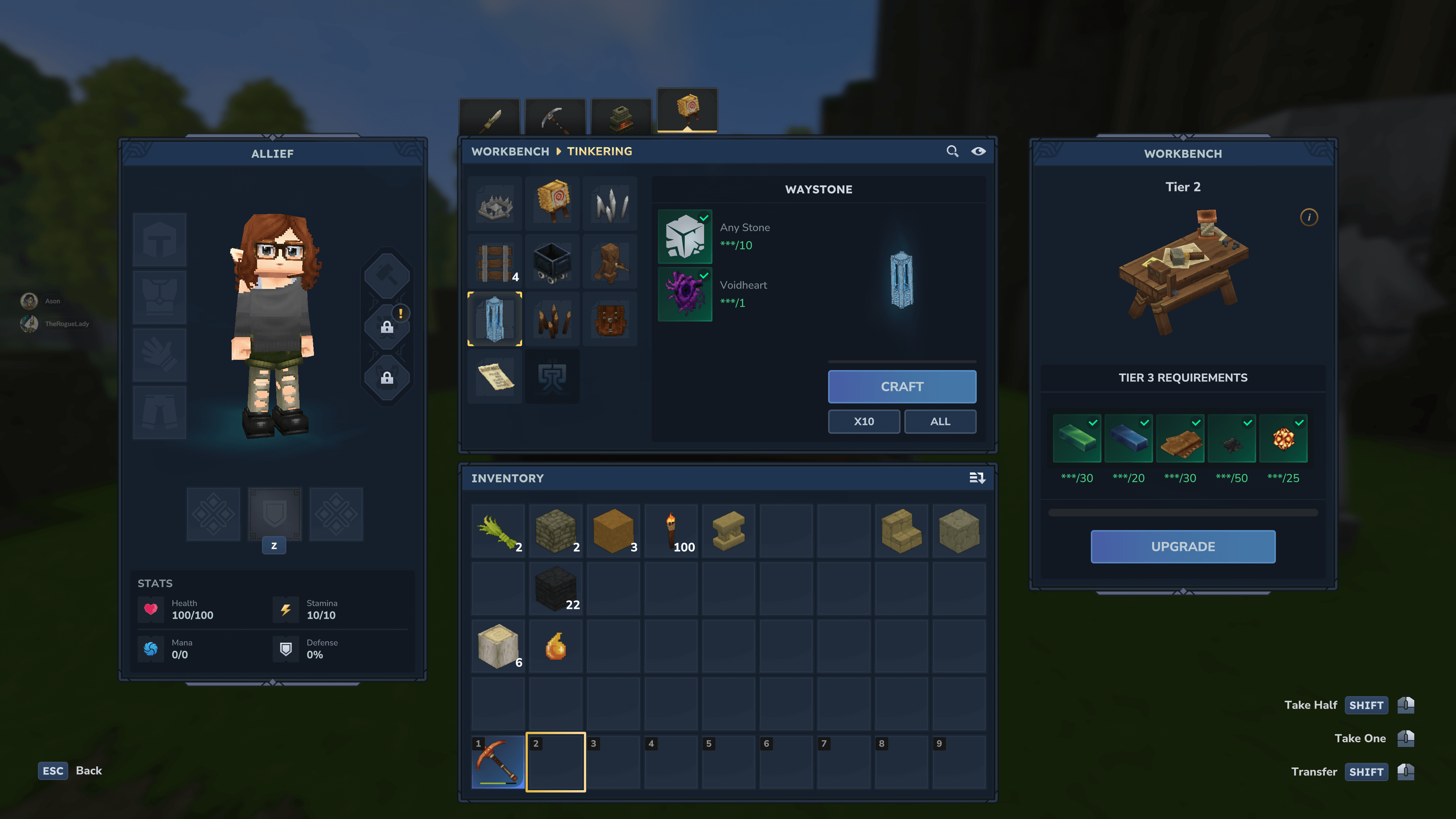1456x819 pixels.
Task: Sort the inventory
Action: pyautogui.click(x=977, y=478)
